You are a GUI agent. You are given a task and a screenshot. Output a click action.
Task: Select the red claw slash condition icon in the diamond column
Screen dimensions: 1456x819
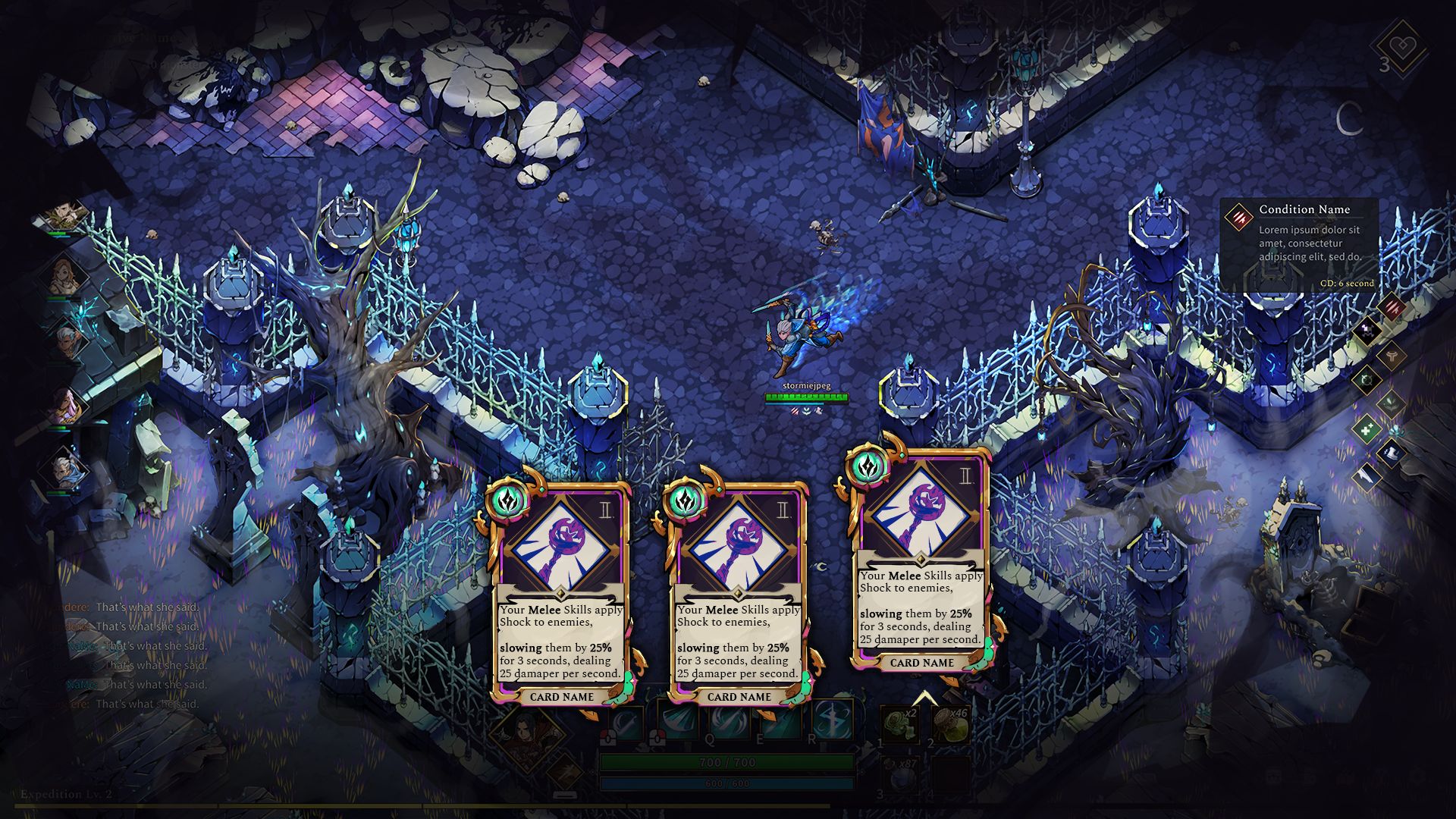[x=1392, y=307]
